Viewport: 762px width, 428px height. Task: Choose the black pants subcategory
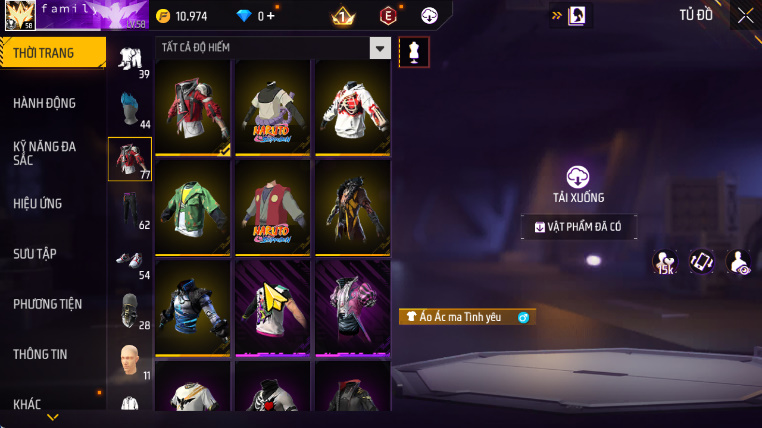[x=129, y=208]
